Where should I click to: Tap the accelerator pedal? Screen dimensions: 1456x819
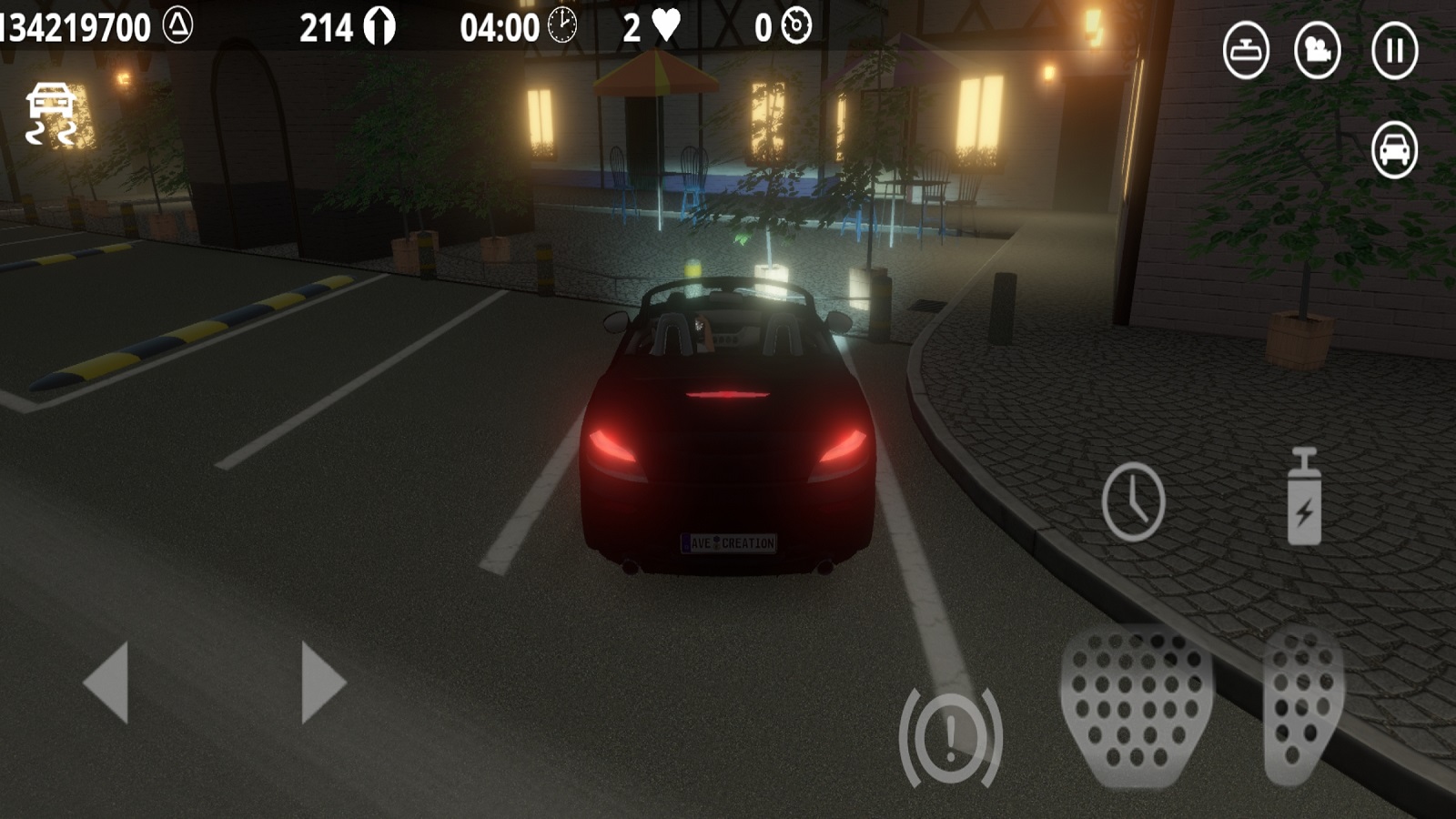(1303, 707)
